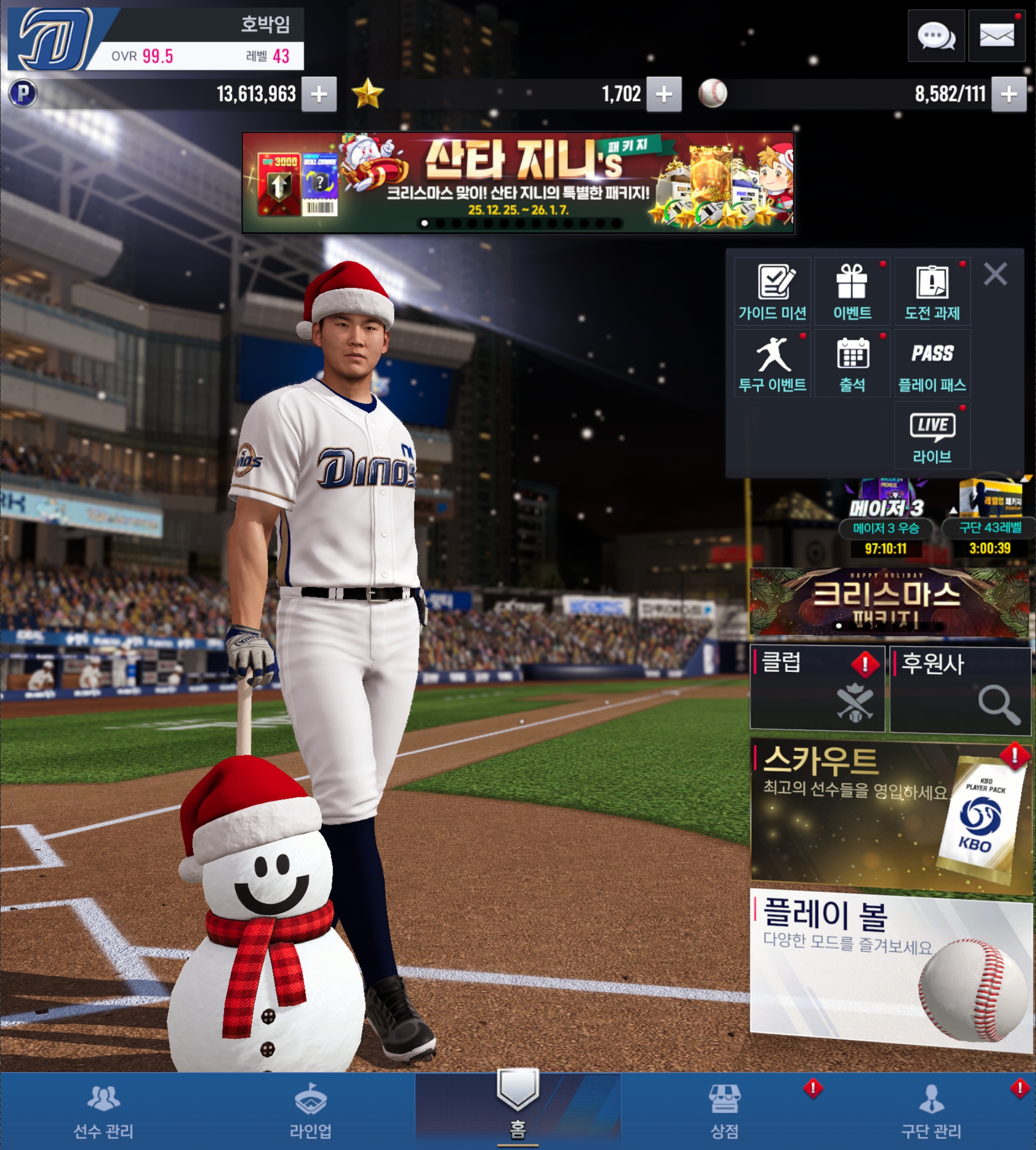The width and height of the screenshot is (1036, 1150).
Task: Open the 스카우트 scout player pack
Action: [891, 814]
